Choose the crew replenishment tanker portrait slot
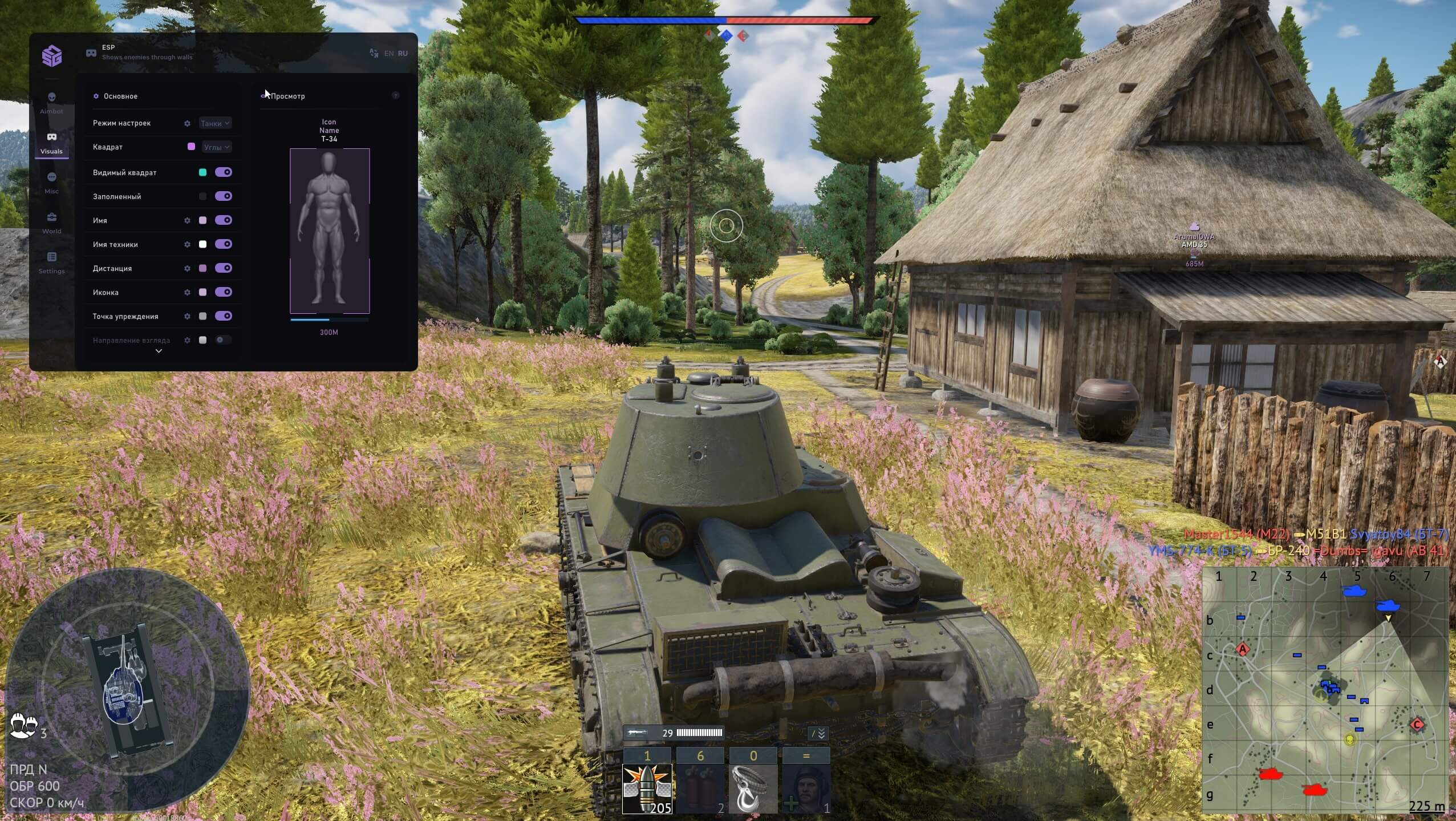The image size is (1456, 821). [806, 788]
